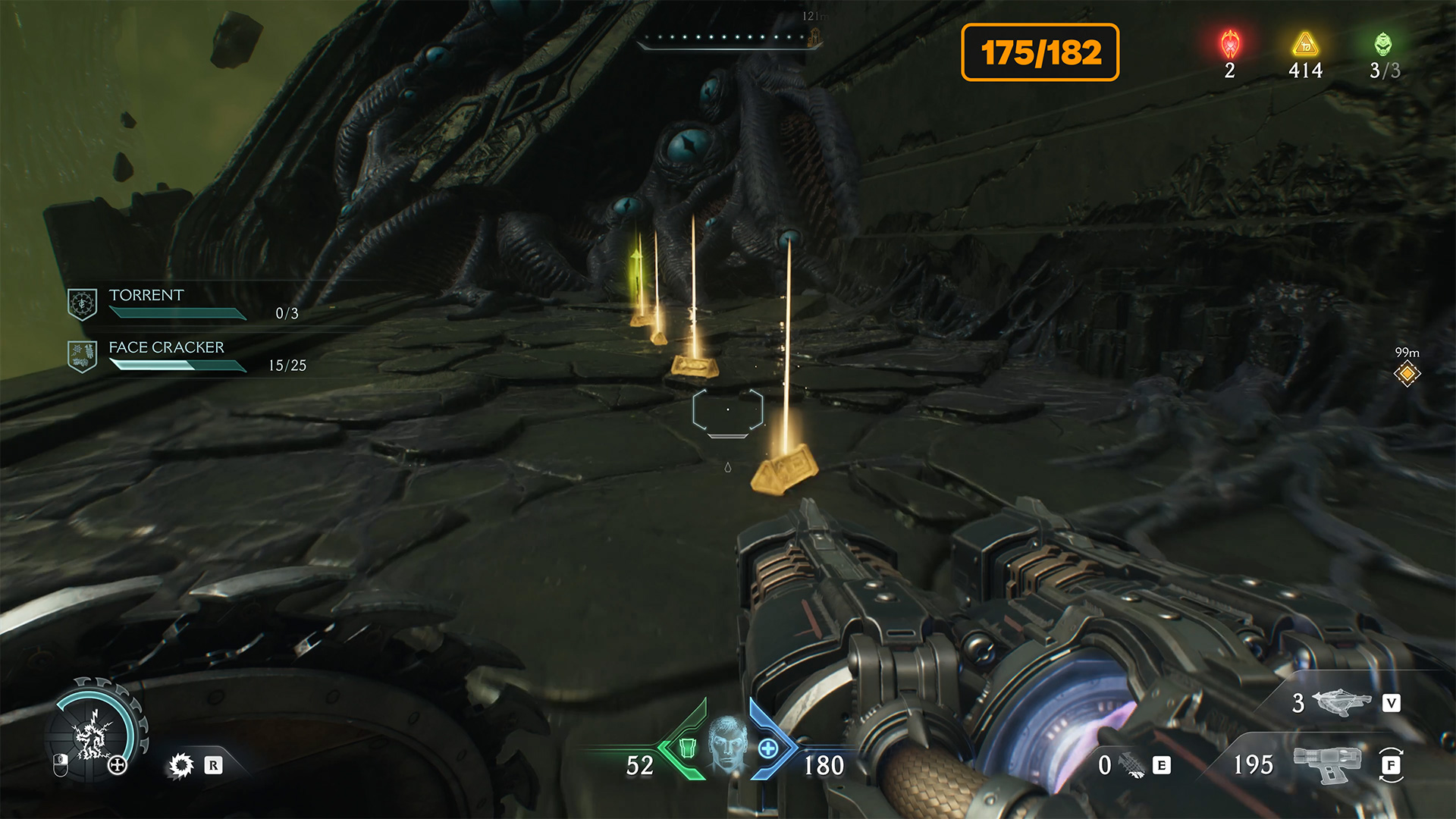Click the Face Cracker challenge shield badge
Screen dimensions: 1456x819
[x=82, y=356]
